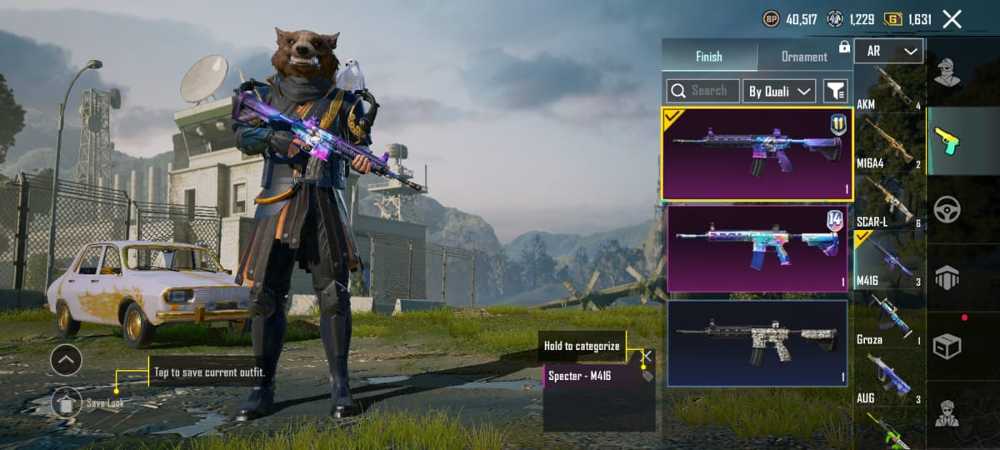Open the vehicle steering wheel category

point(947,209)
